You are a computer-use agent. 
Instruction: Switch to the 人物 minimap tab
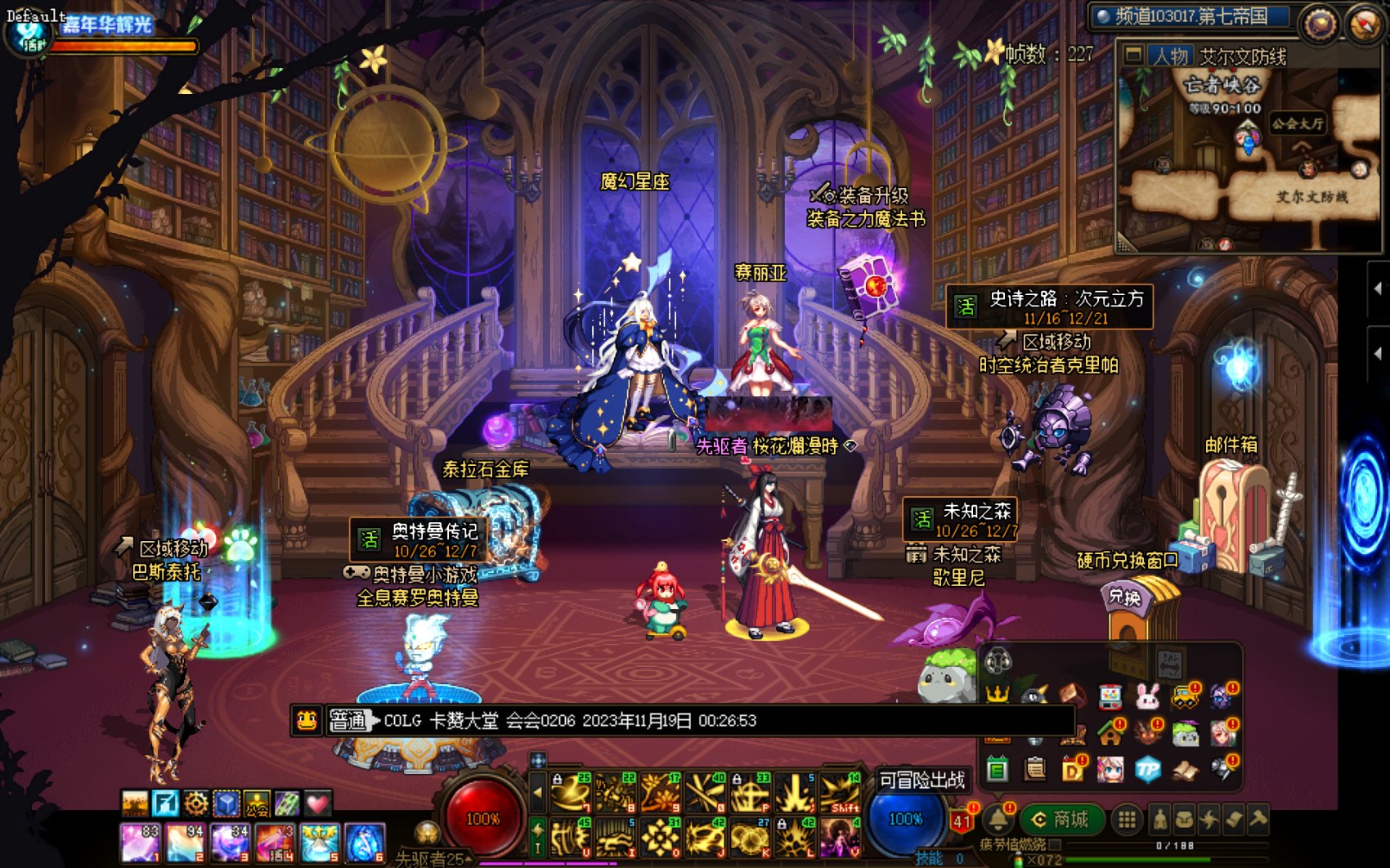1171,56
